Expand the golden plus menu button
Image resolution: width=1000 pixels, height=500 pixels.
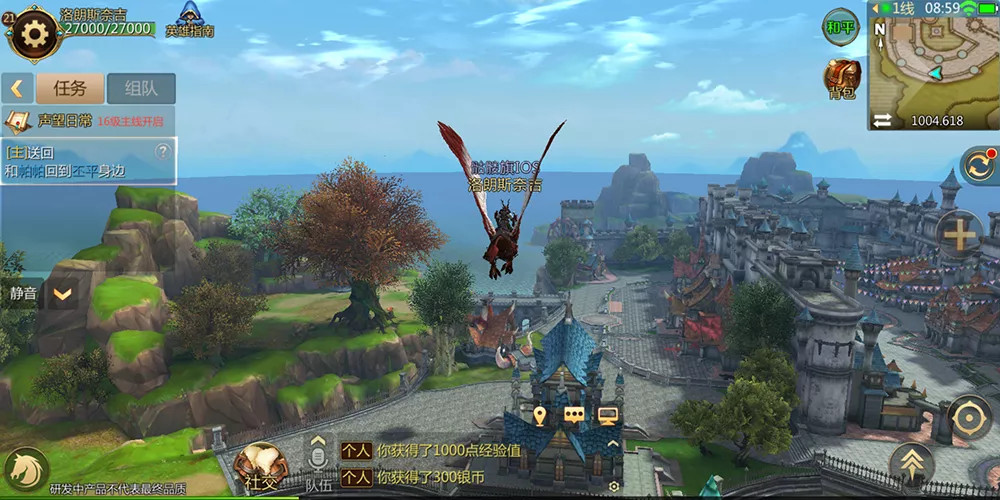959,235
